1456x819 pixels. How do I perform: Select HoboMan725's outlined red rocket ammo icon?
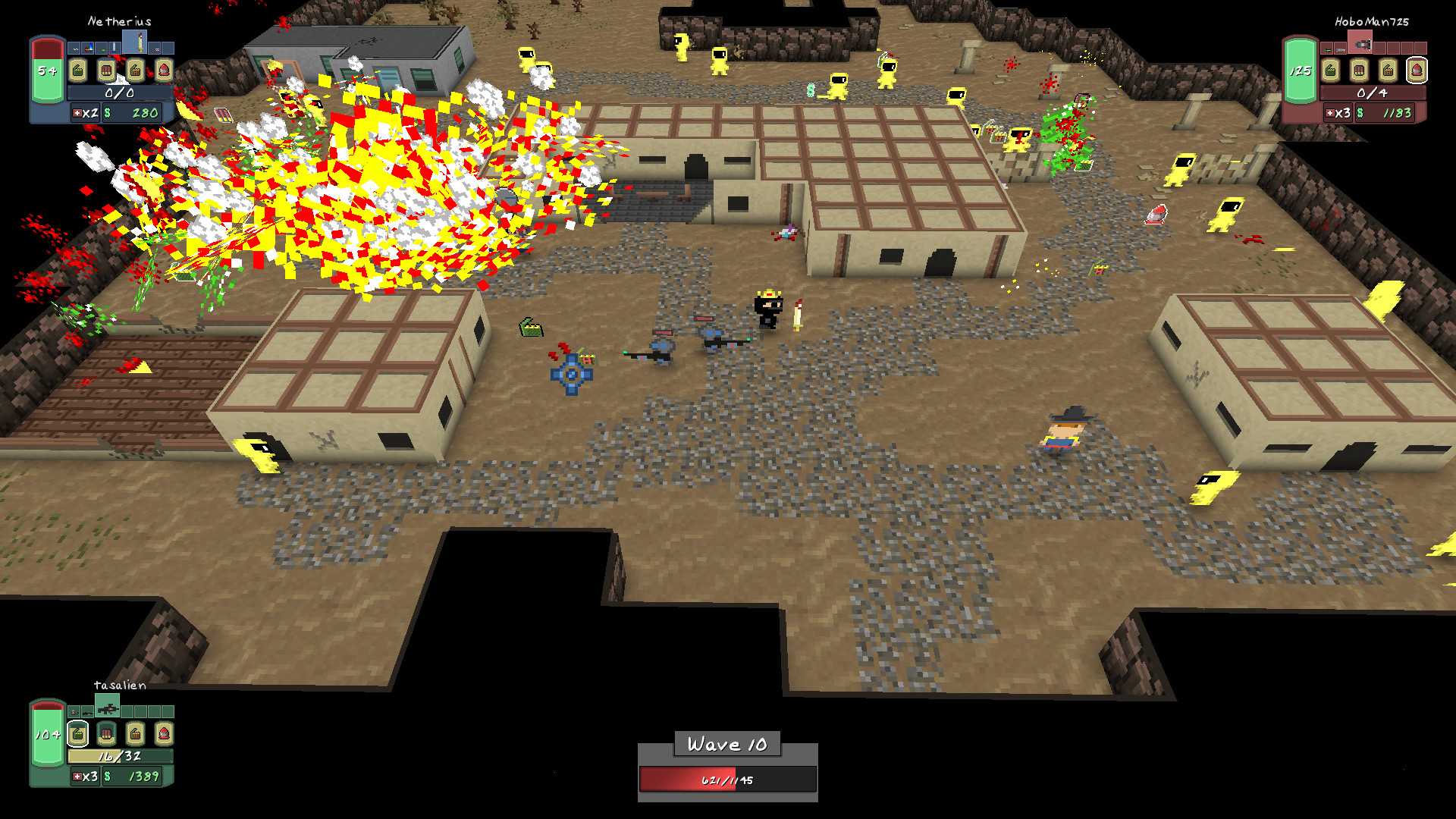click(x=1417, y=71)
